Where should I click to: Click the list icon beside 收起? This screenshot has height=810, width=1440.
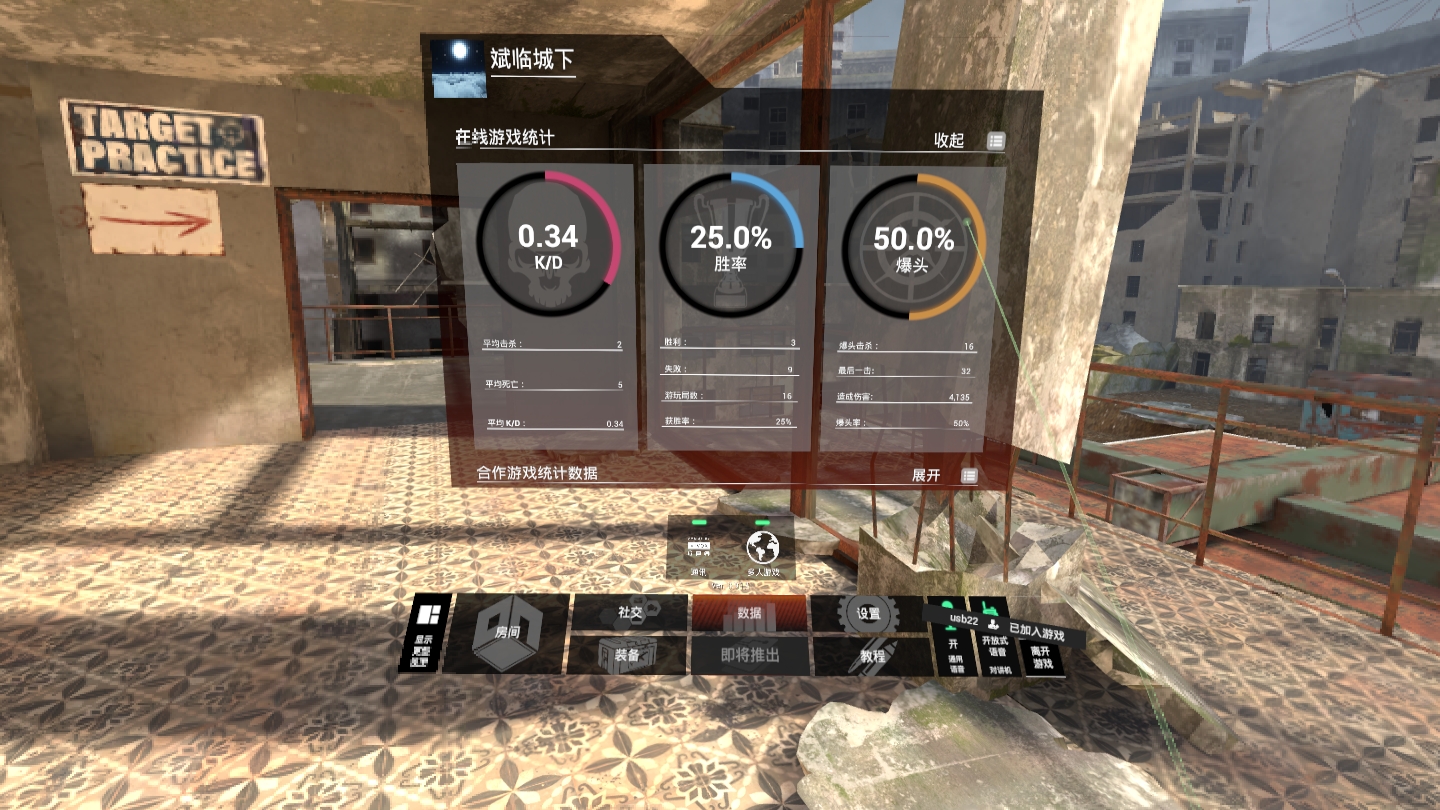click(995, 141)
